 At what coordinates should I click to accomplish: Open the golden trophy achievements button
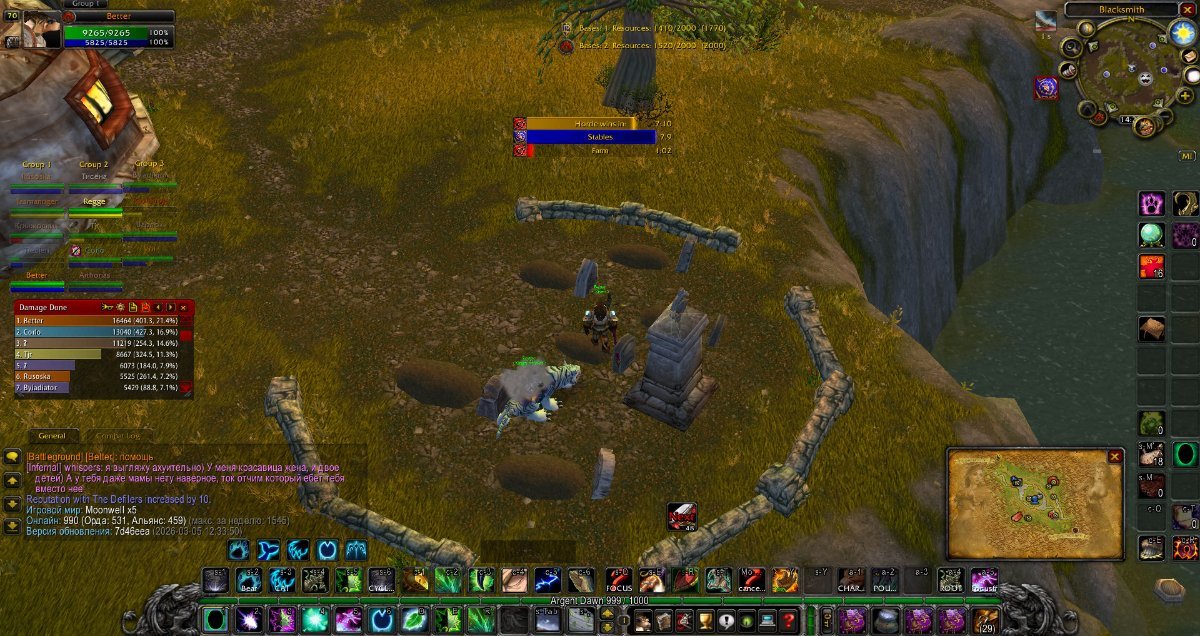pyautogui.click(x=705, y=620)
